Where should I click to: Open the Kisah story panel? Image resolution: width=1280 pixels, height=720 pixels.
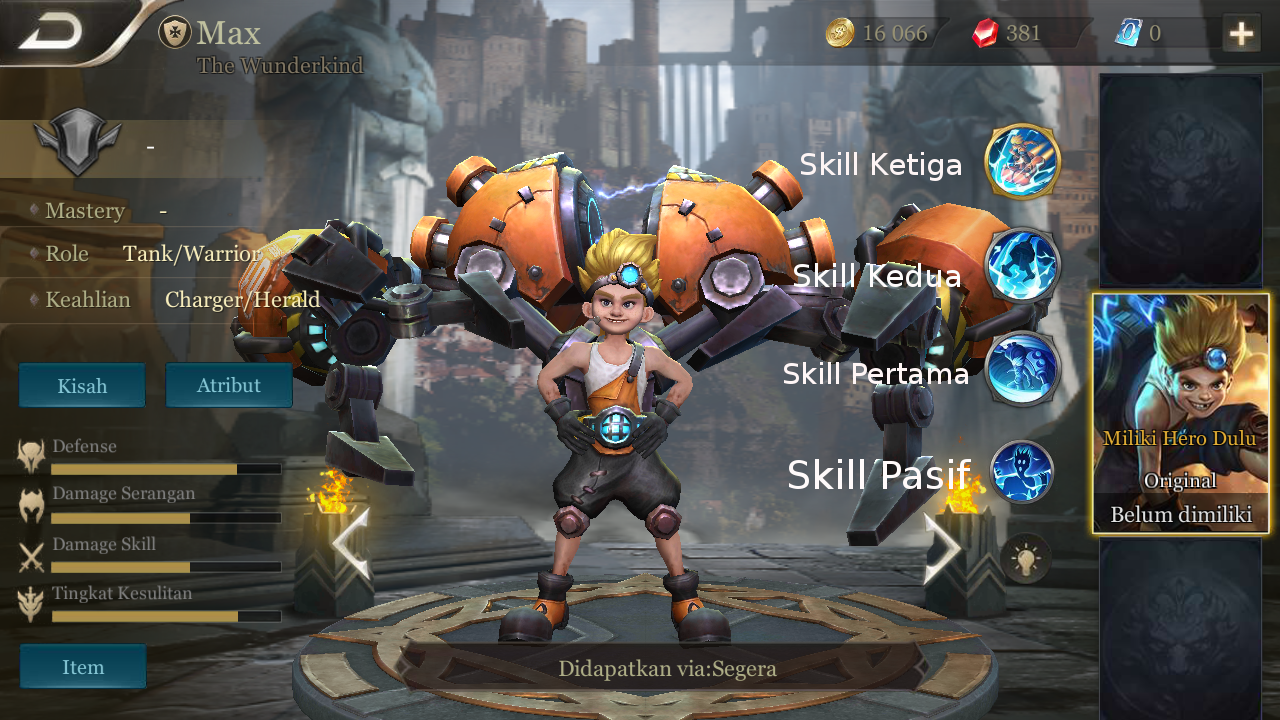tap(82, 386)
